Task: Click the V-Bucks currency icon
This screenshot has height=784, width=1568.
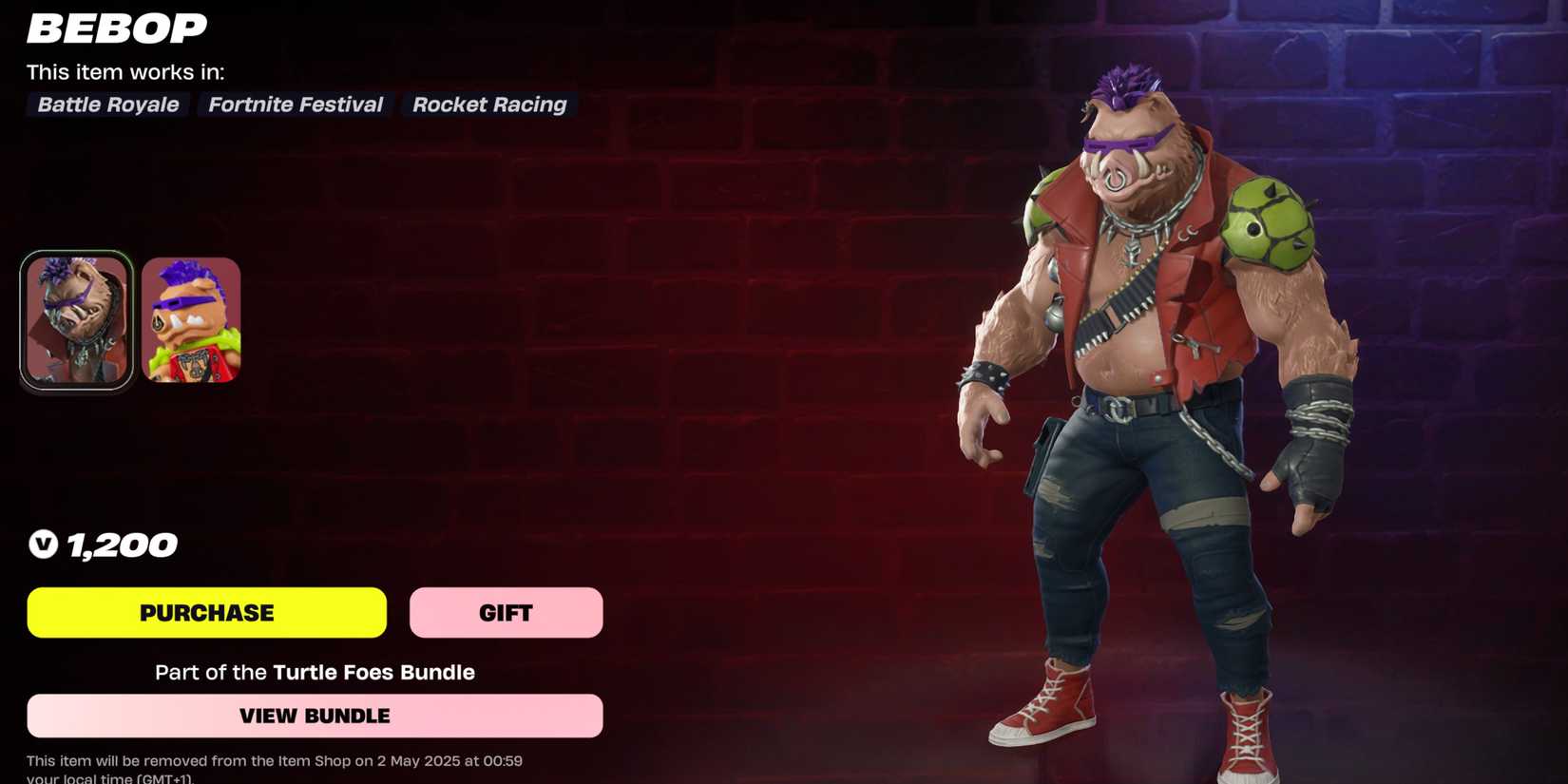Action: click(42, 545)
